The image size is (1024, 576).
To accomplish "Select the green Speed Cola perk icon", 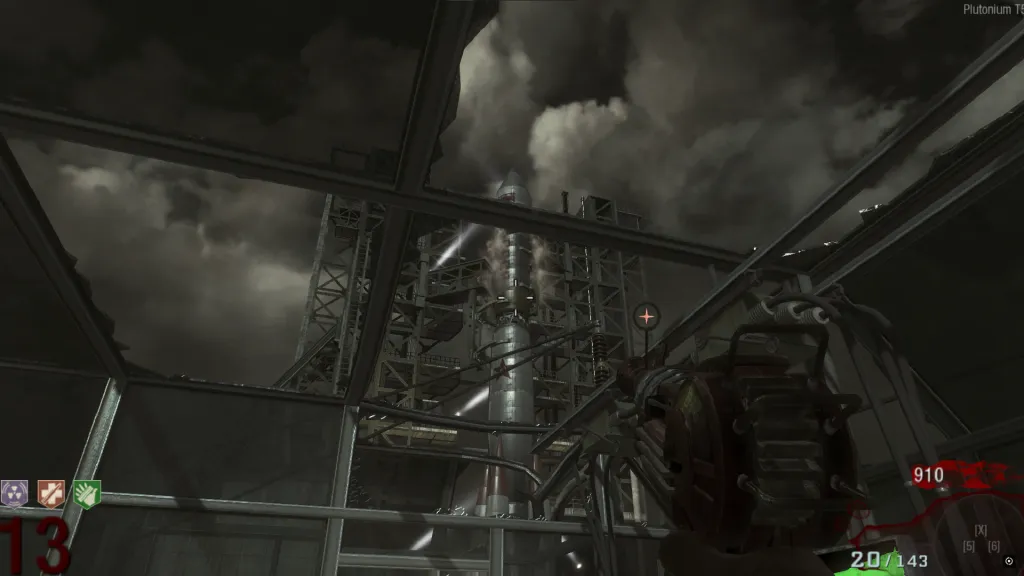I will click(x=88, y=493).
